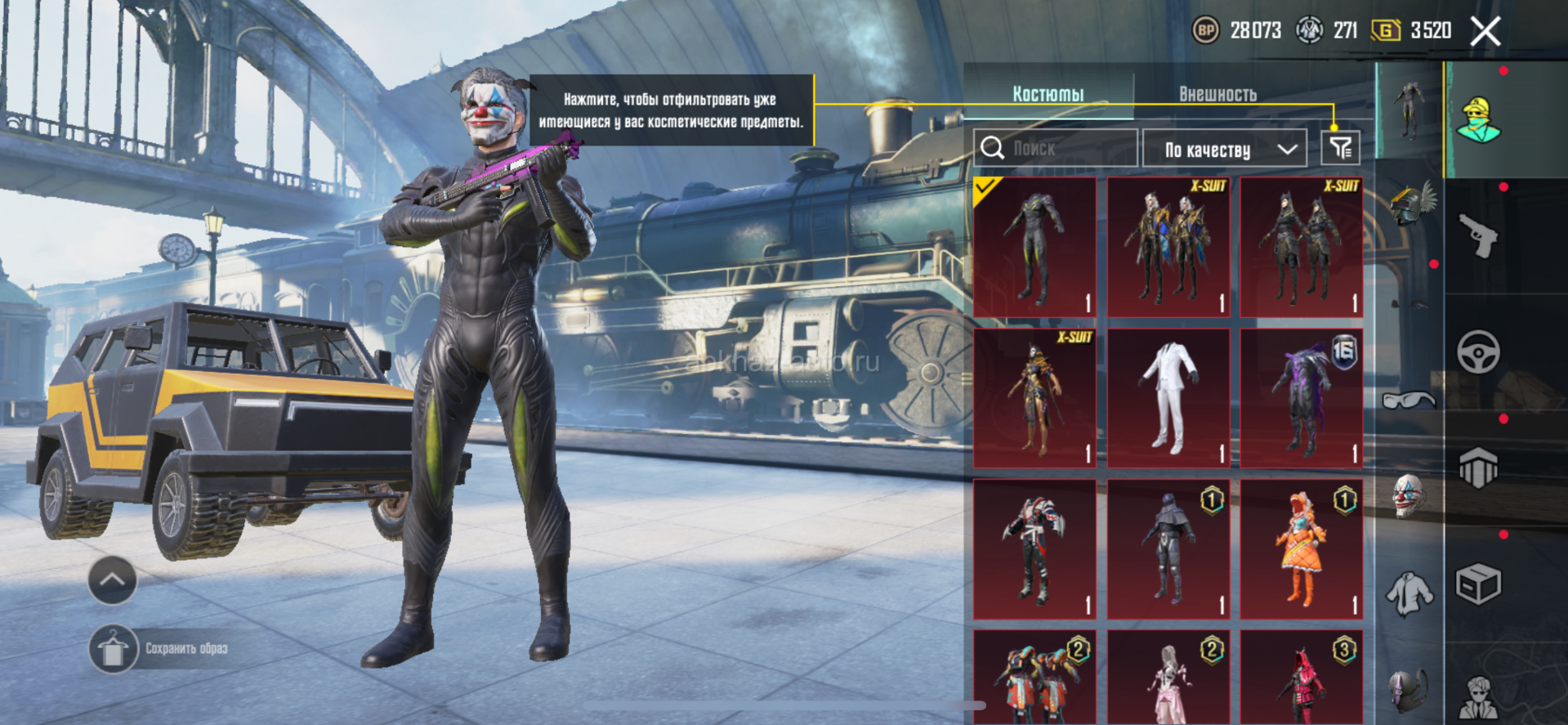The image size is (1568, 725).
Task: Select the shirt clothing slot
Action: tap(1409, 593)
